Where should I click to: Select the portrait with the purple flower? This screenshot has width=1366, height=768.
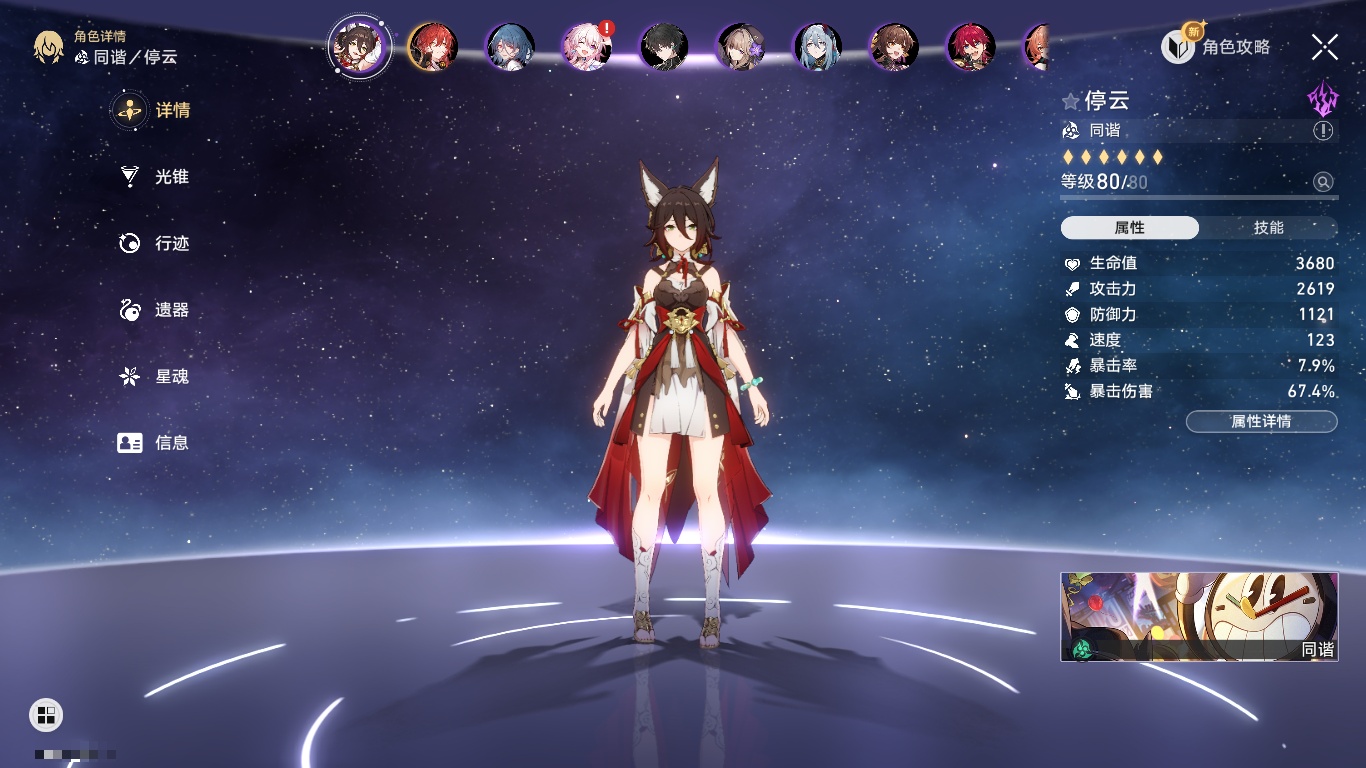[741, 47]
